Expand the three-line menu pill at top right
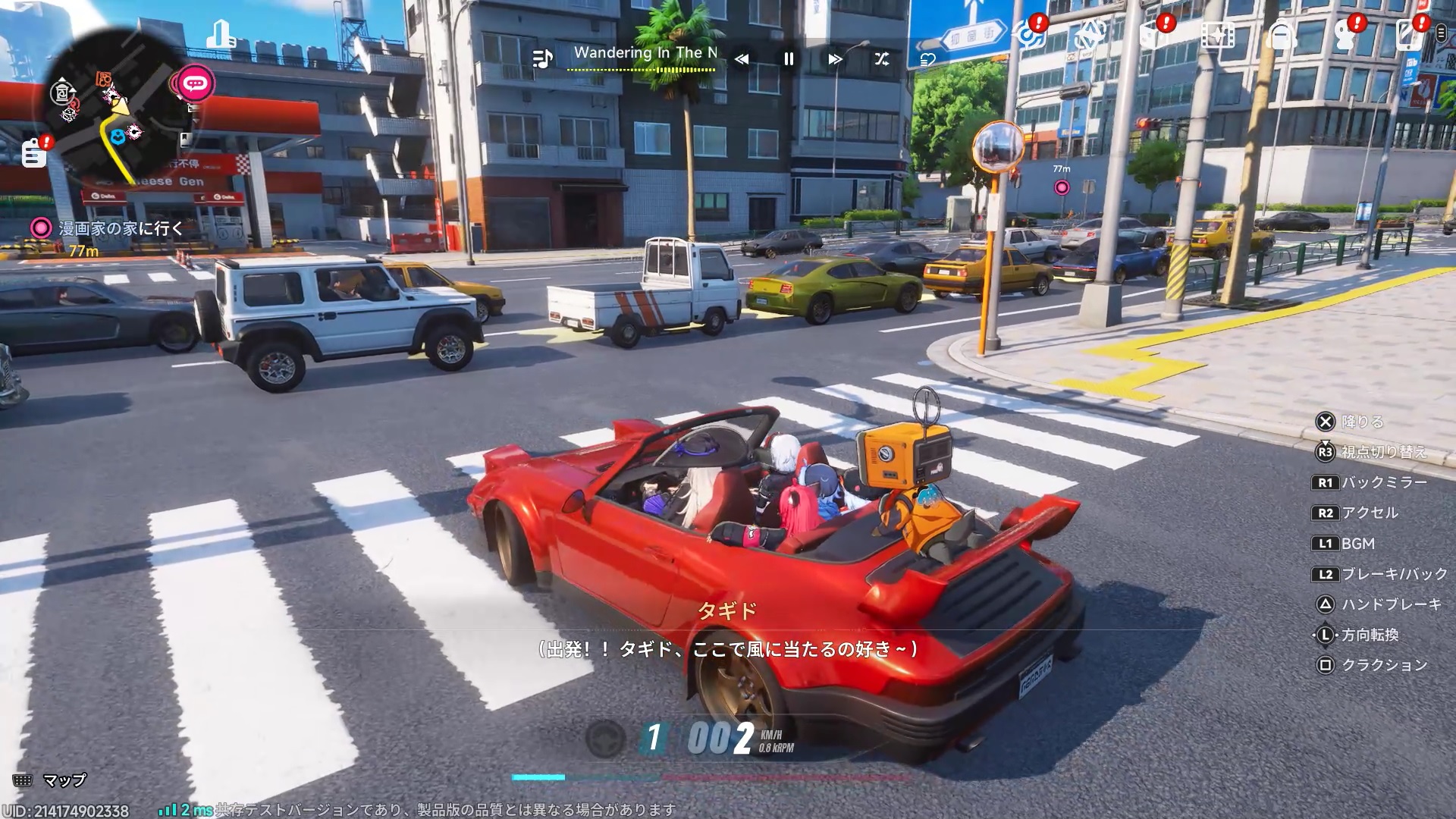Image resolution: width=1456 pixels, height=819 pixels. (1441, 33)
